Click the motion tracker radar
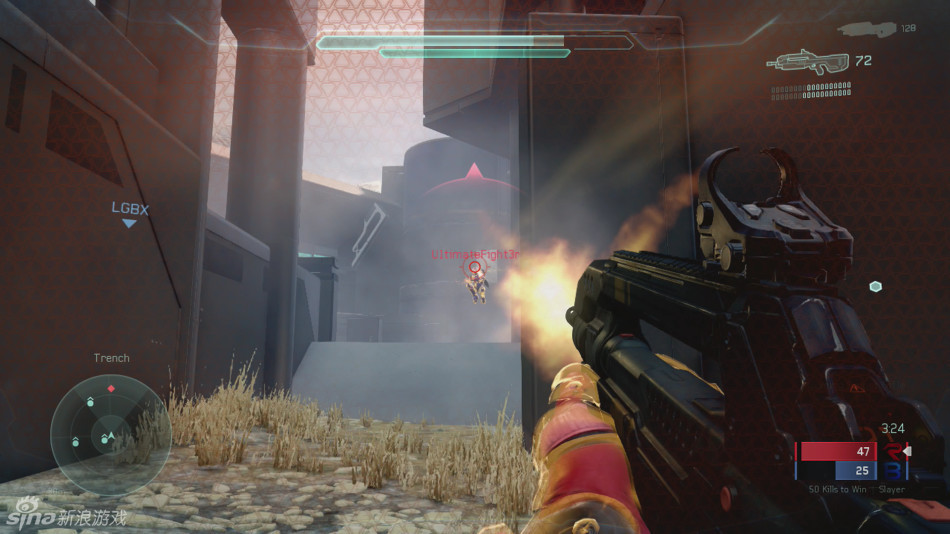 tap(110, 434)
